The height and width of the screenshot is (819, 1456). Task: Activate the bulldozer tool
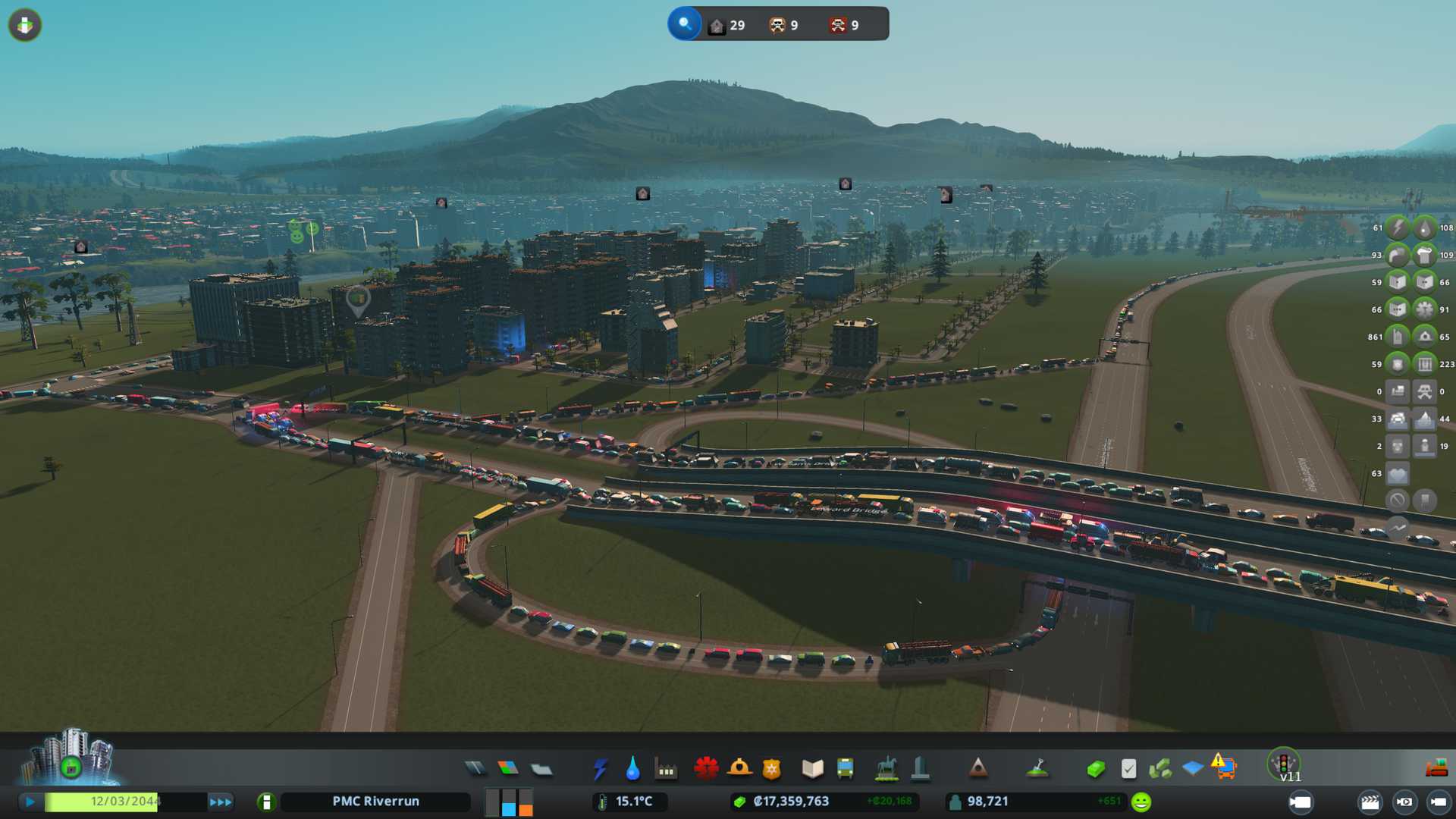(1436, 769)
